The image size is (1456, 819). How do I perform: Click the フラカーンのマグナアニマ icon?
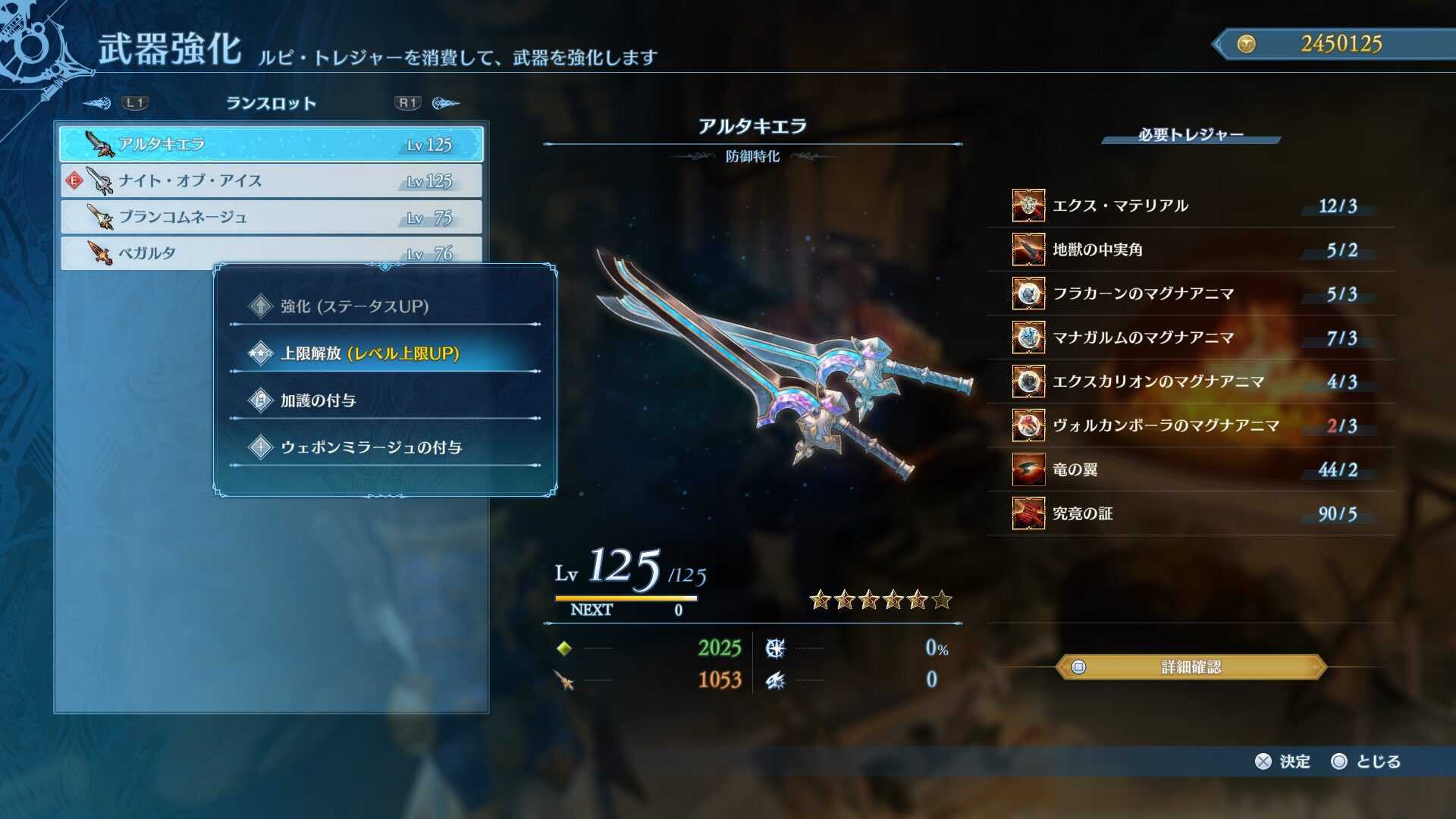(1028, 293)
